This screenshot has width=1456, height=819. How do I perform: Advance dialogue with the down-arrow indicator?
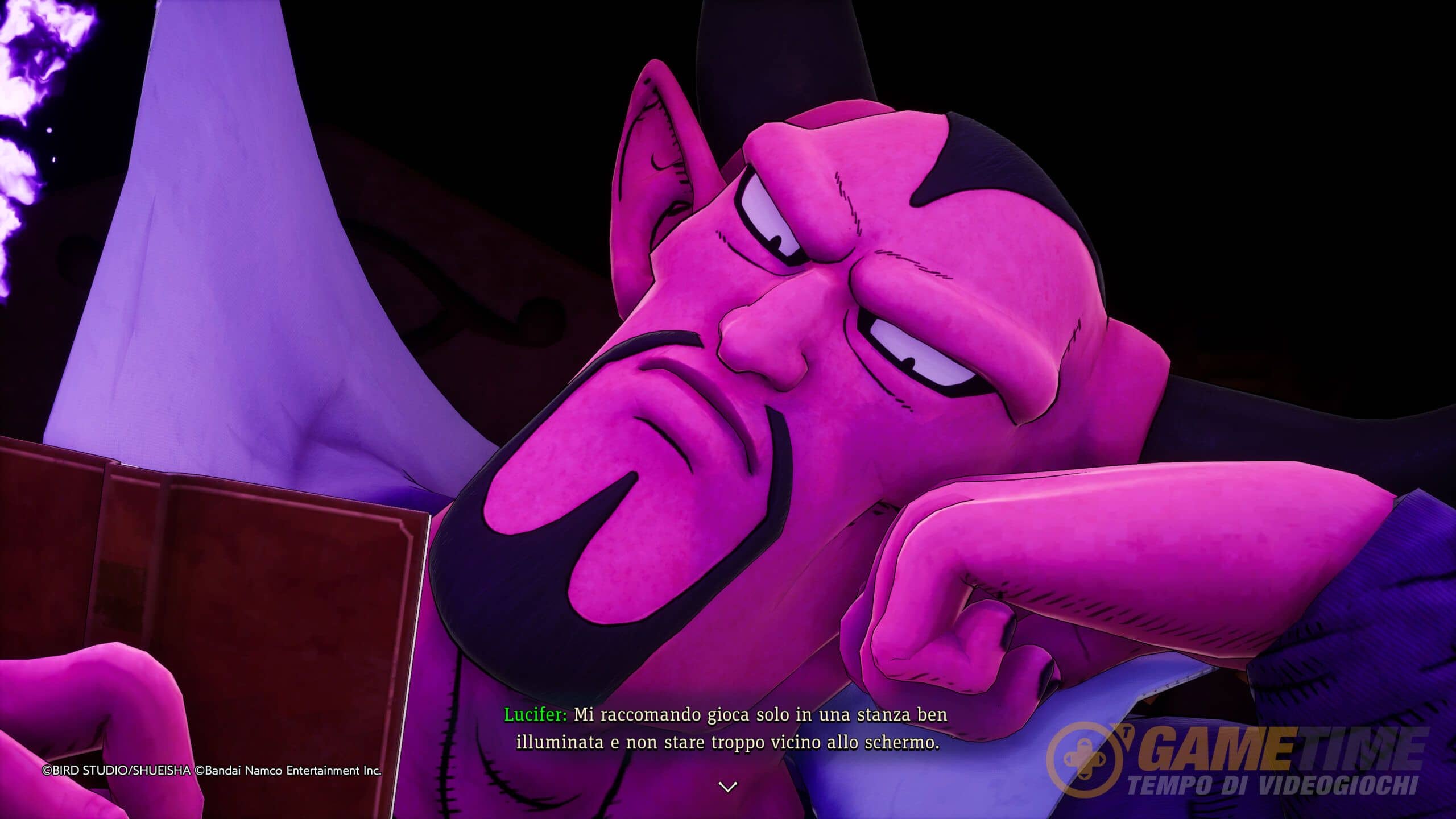[728, 787]
